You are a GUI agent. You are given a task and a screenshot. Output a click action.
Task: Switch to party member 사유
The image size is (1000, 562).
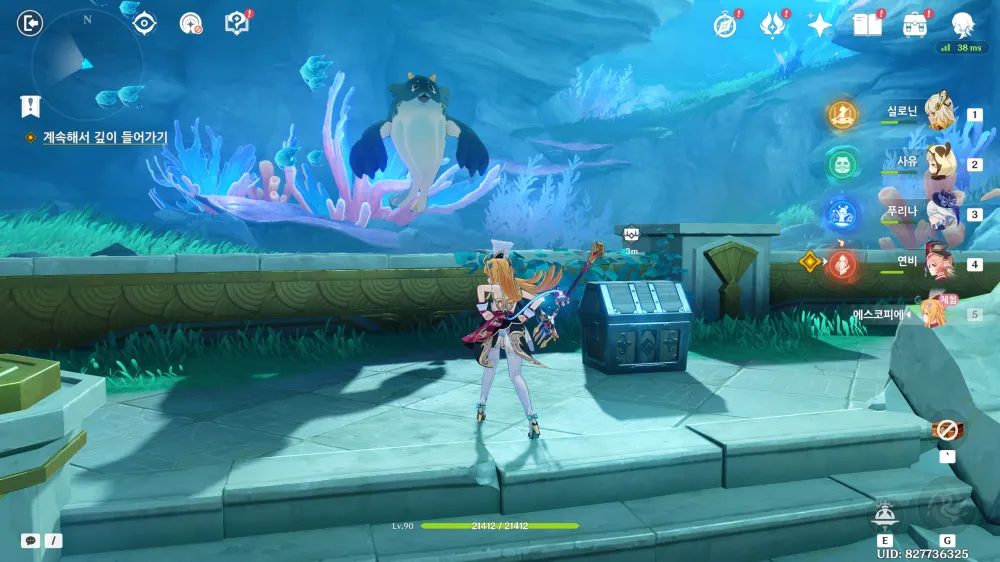[938, 163]
